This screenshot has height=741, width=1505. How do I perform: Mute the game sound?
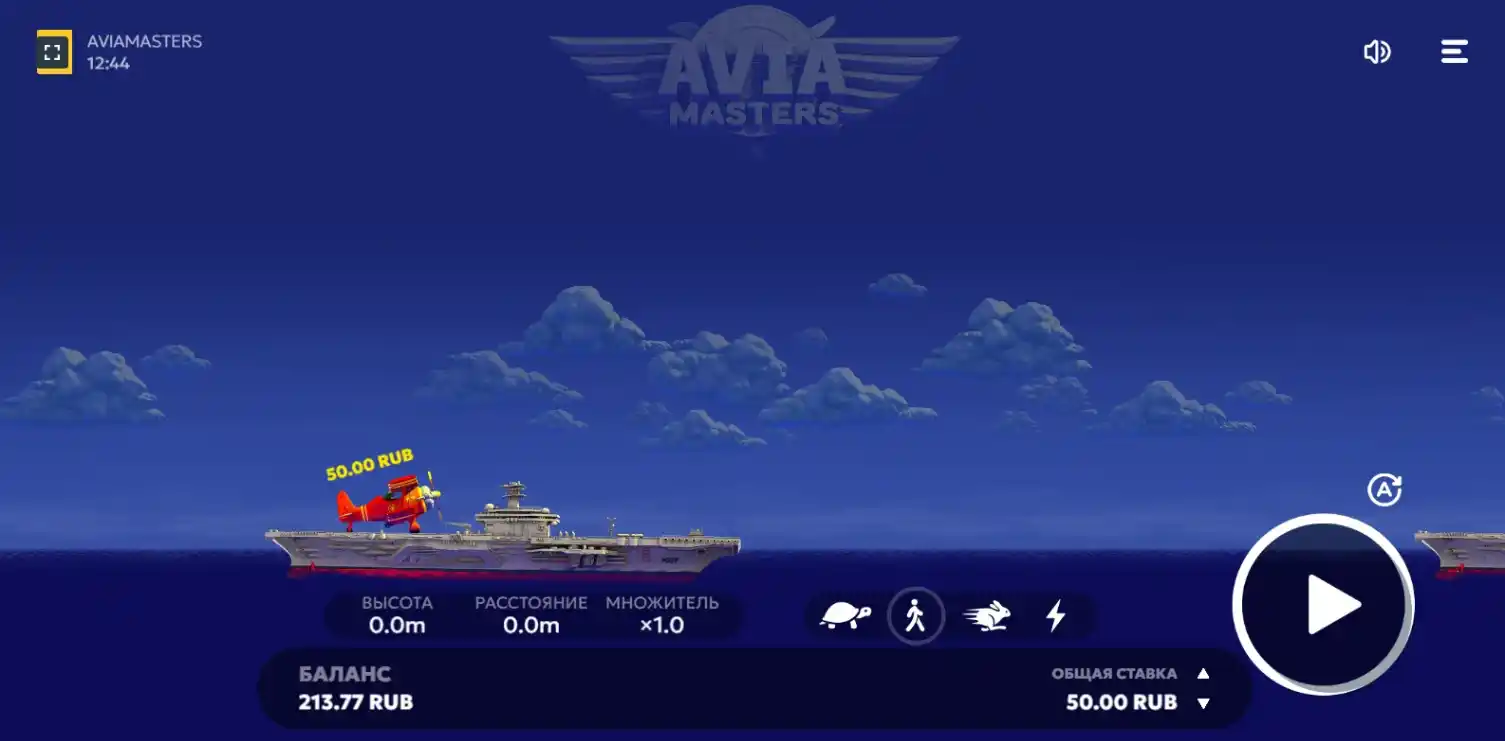pyautogui.click(x=1377, y=51)
